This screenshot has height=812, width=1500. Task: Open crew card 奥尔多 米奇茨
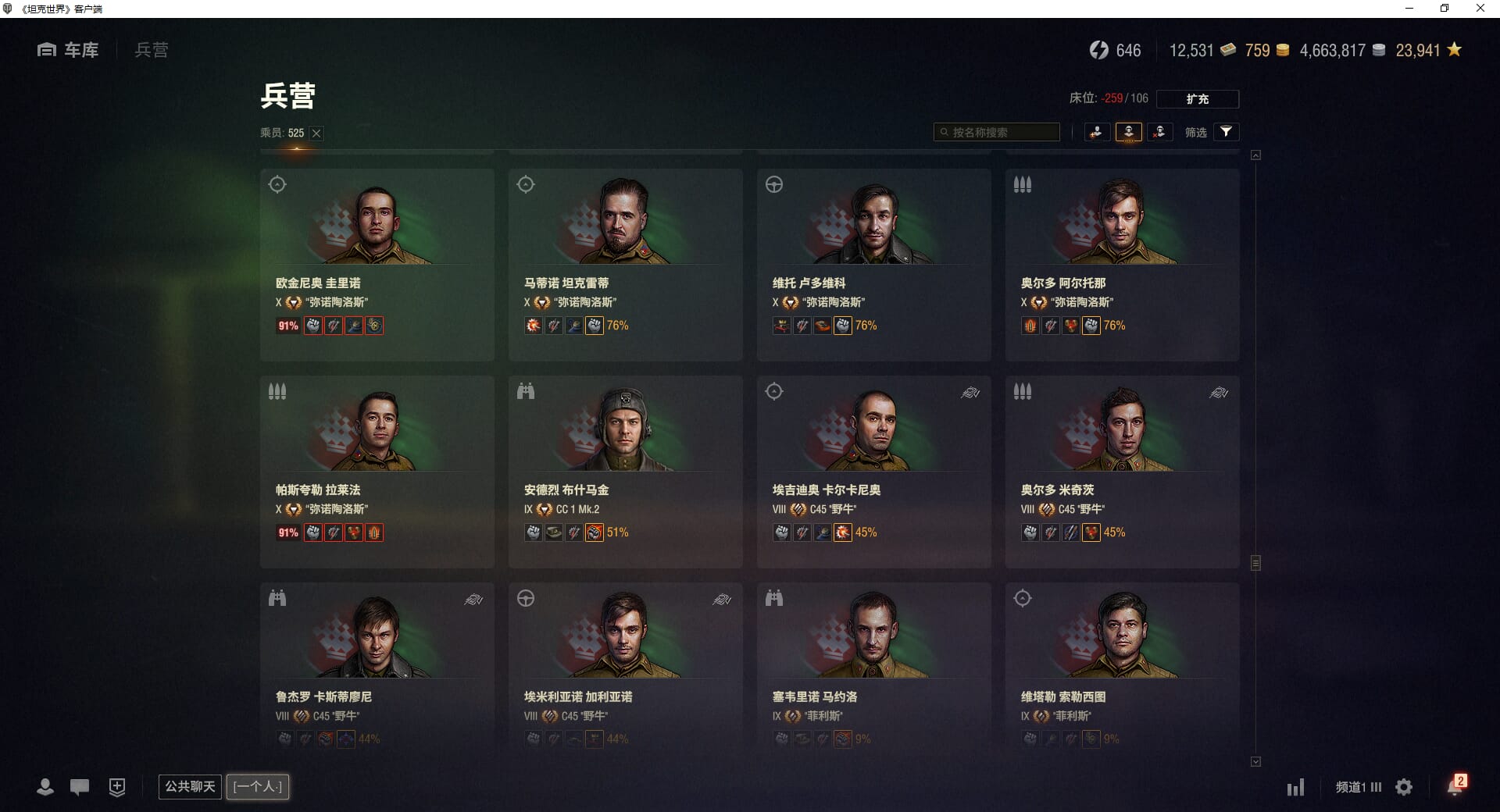tap(1122, 471)
